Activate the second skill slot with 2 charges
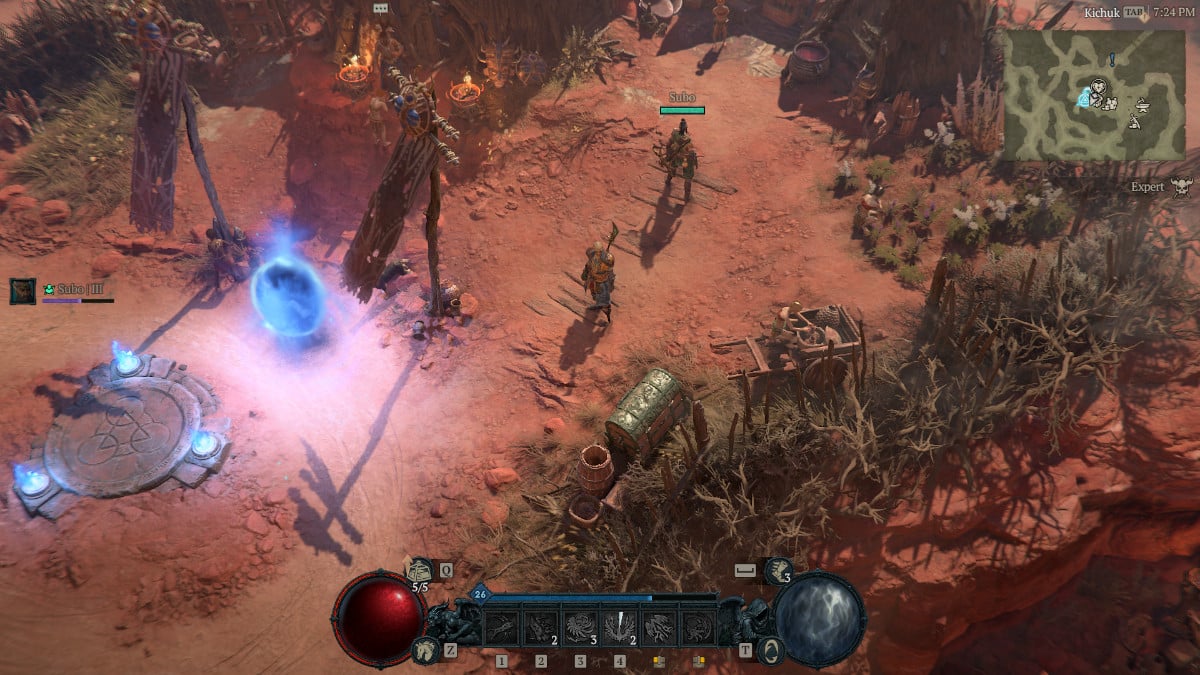This screenshot has height=675, width=1200. coord(541,626)
